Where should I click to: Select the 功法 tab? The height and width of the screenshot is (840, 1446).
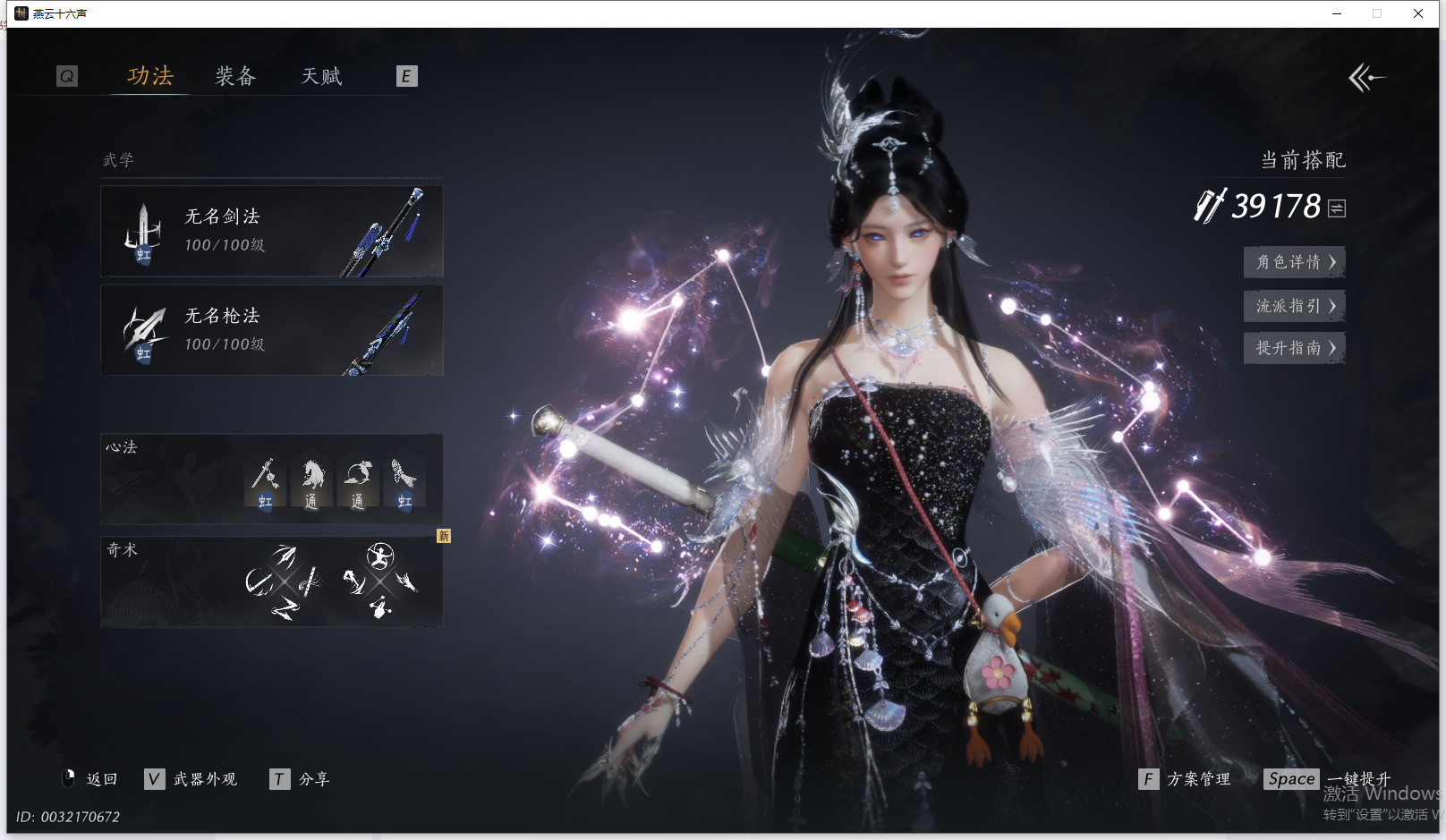(149, 76)
